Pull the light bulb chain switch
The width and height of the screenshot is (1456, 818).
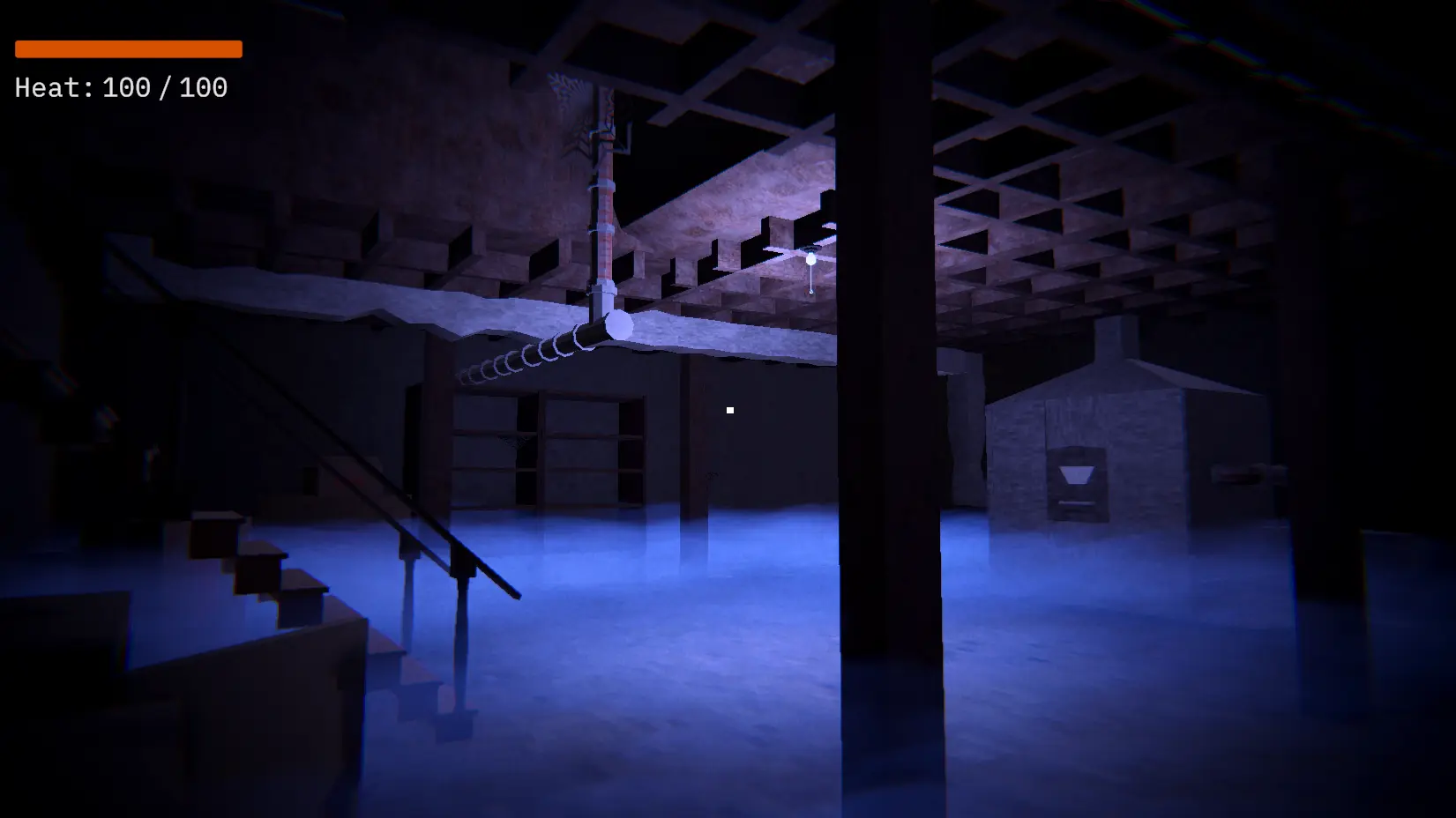(810, 290)
